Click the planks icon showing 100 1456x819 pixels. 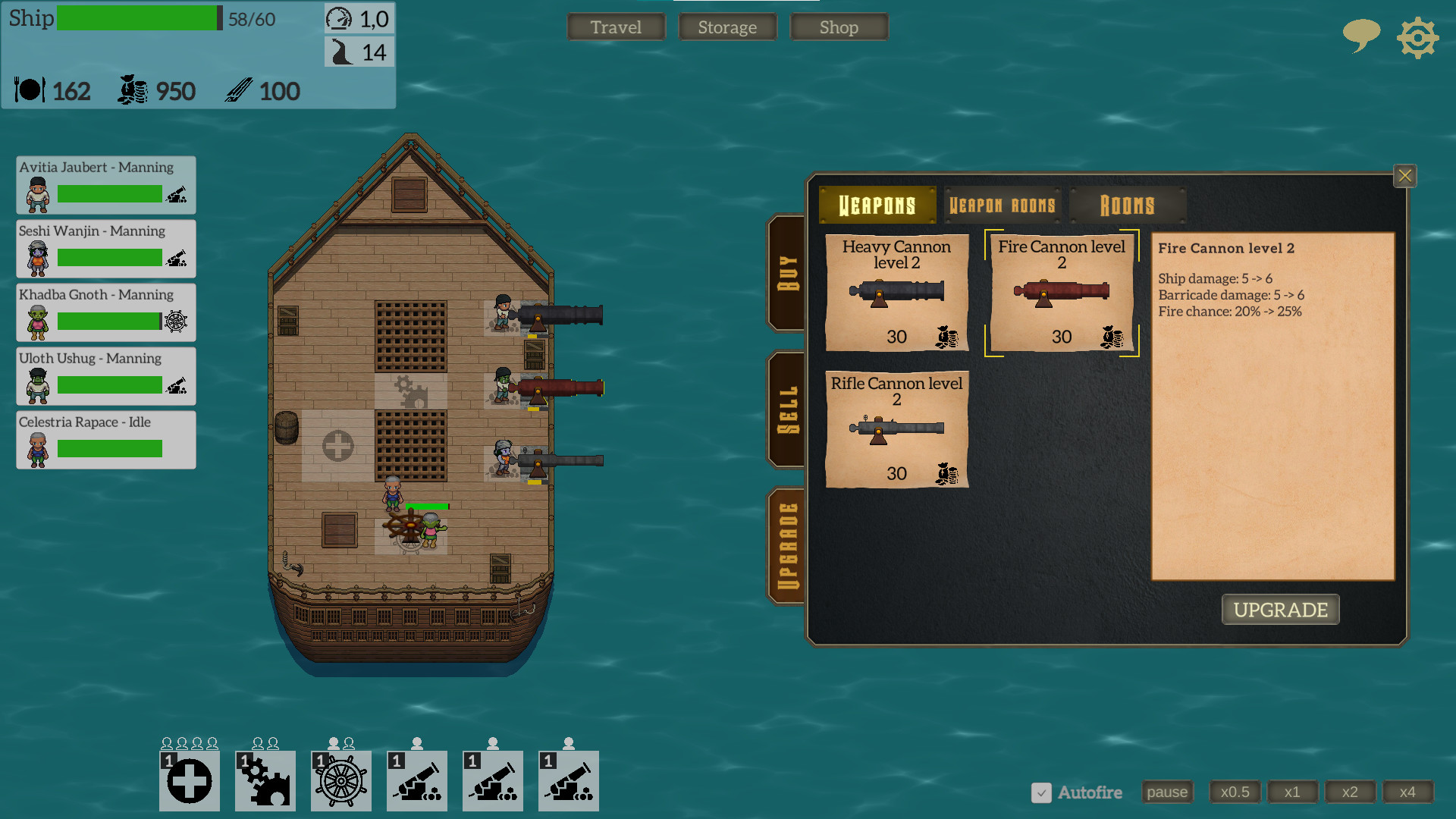(x=239, y=90)
